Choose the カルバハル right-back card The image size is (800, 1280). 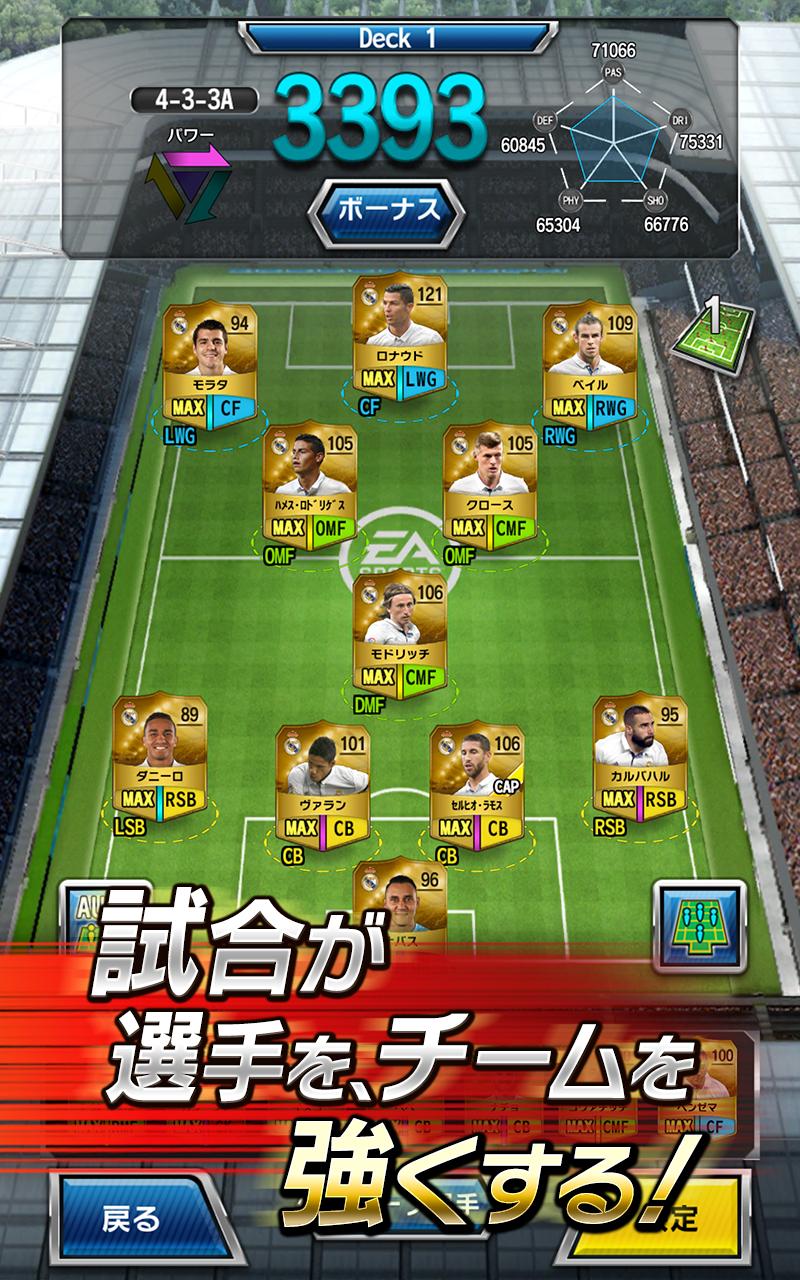639,757
